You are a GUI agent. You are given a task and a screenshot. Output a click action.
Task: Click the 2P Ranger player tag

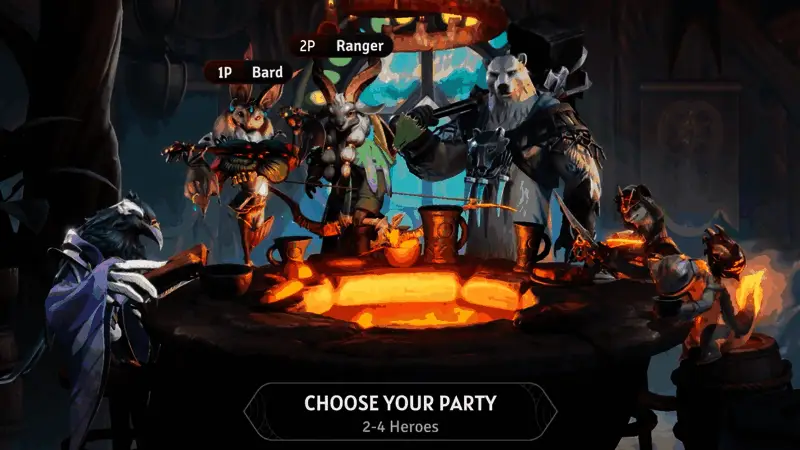340,45
